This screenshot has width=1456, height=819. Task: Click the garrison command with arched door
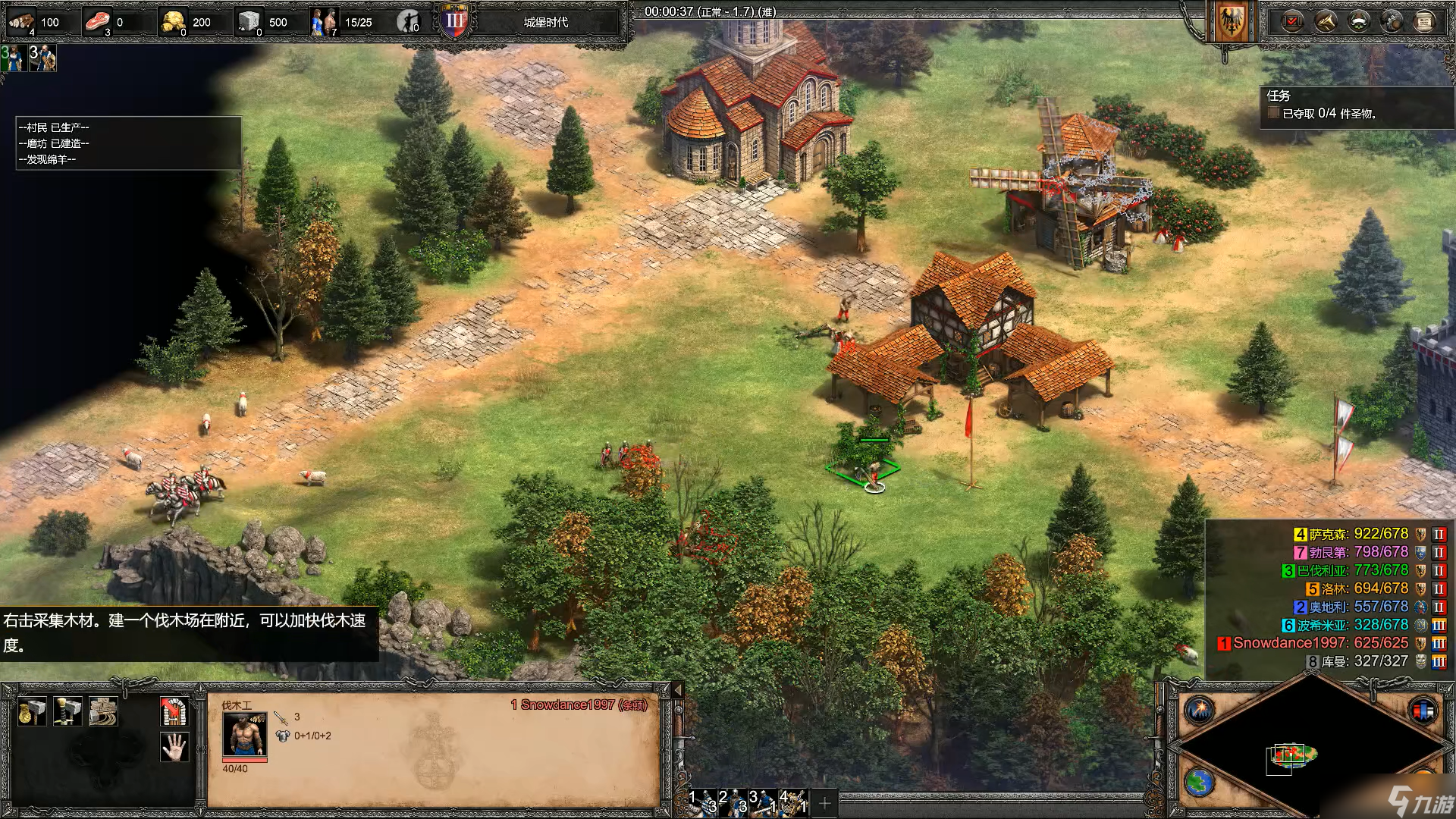coord(174,712)
